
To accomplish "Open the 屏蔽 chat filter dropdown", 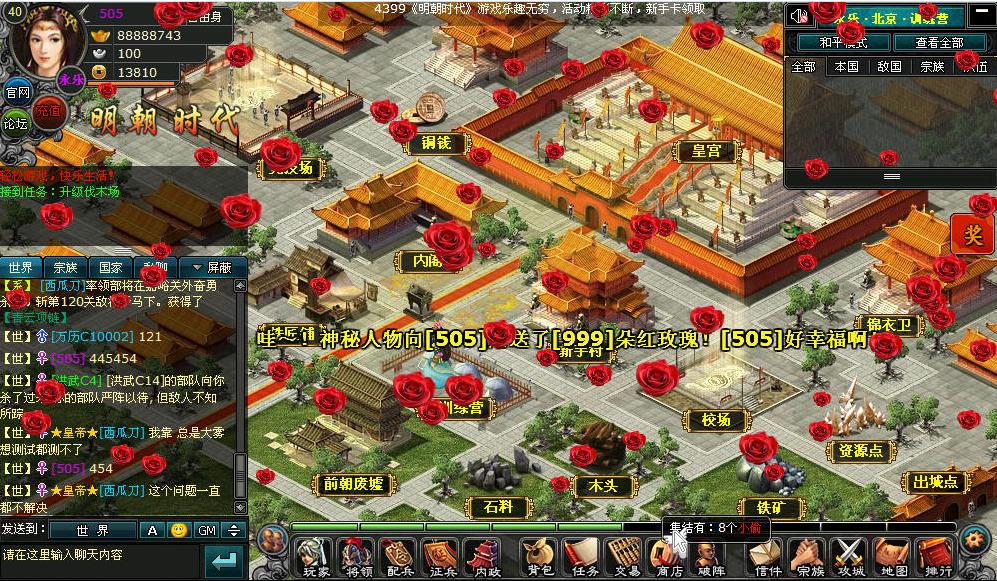I will 211,268.
